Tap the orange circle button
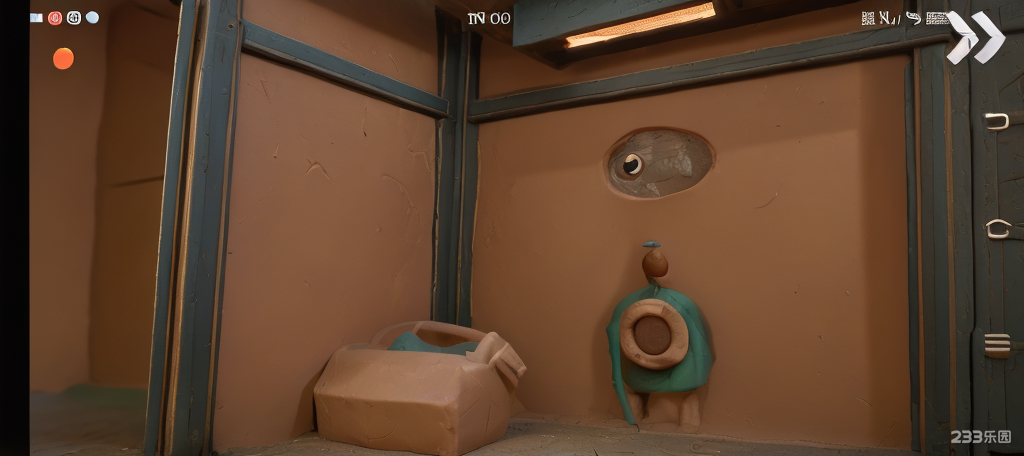The image size is (1024, 456). (x=63, y=59)
